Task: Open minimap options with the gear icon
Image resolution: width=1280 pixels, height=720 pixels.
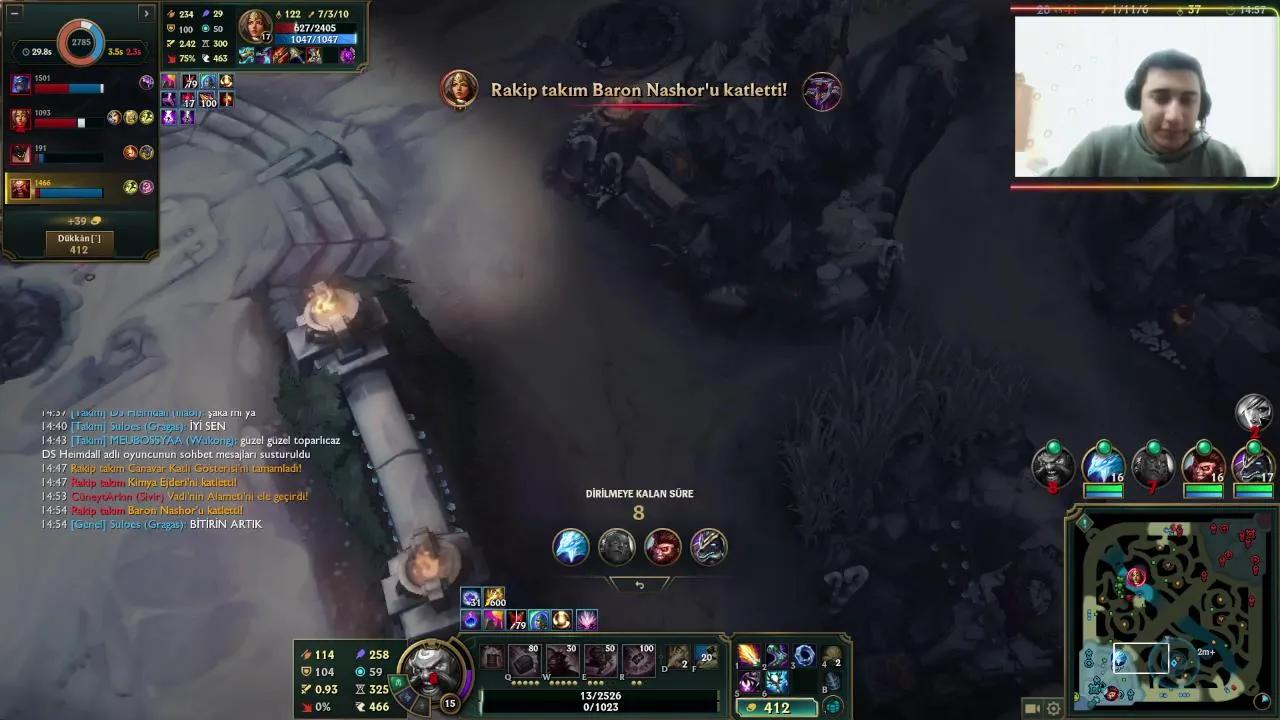Action: 1052,707
